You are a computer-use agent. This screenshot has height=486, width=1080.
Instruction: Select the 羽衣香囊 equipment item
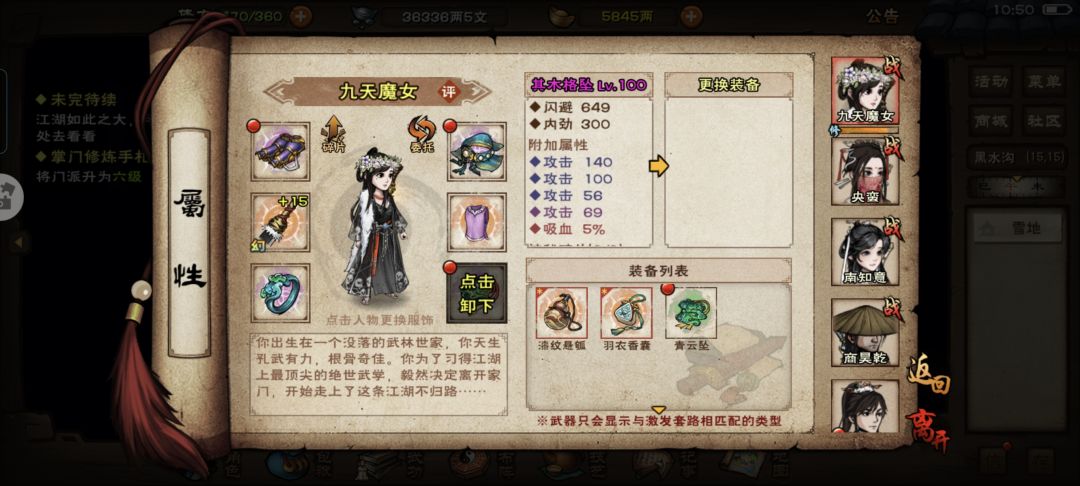[626, 314]
